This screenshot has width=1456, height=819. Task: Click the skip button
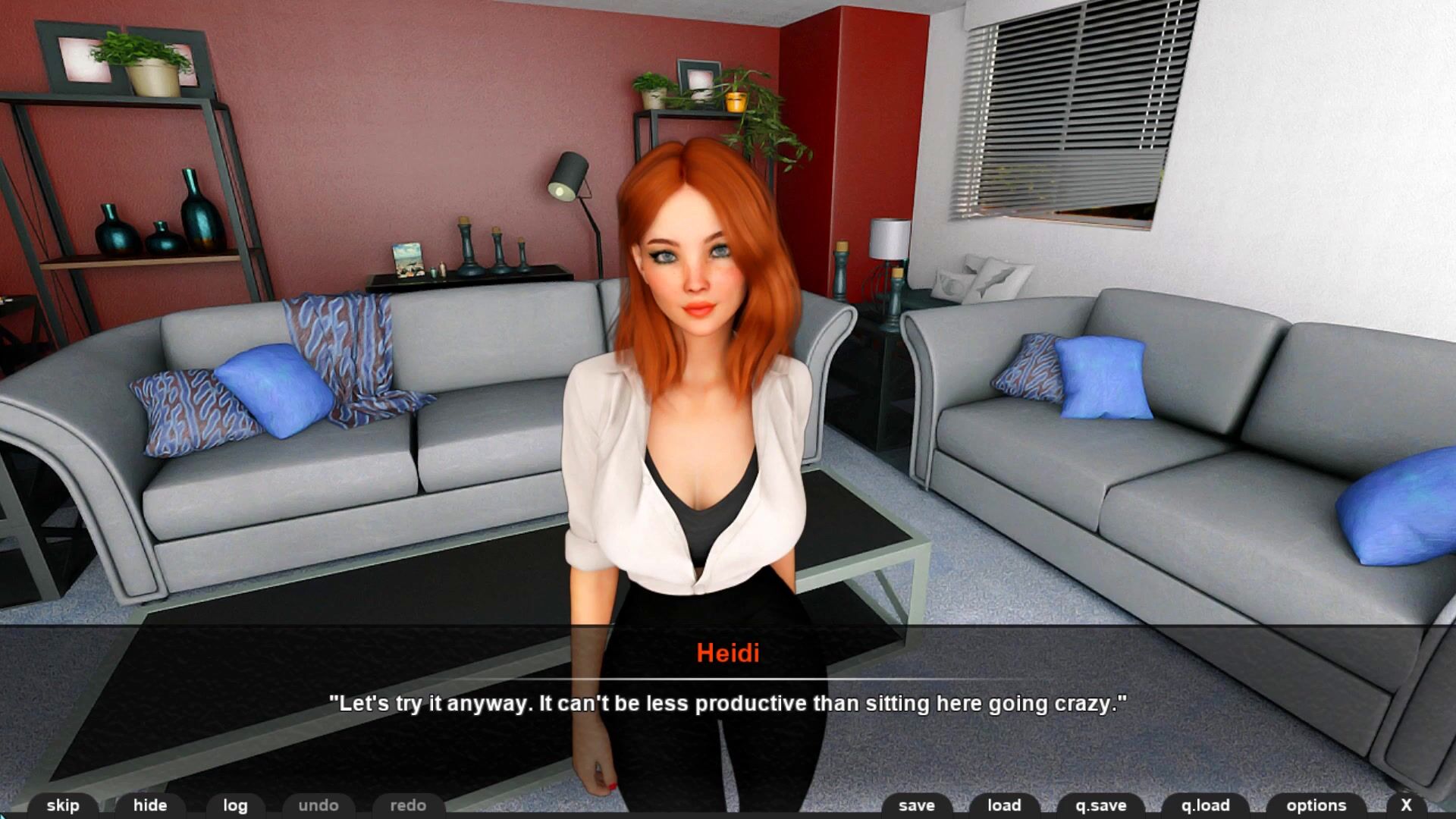tap(63, 805)
